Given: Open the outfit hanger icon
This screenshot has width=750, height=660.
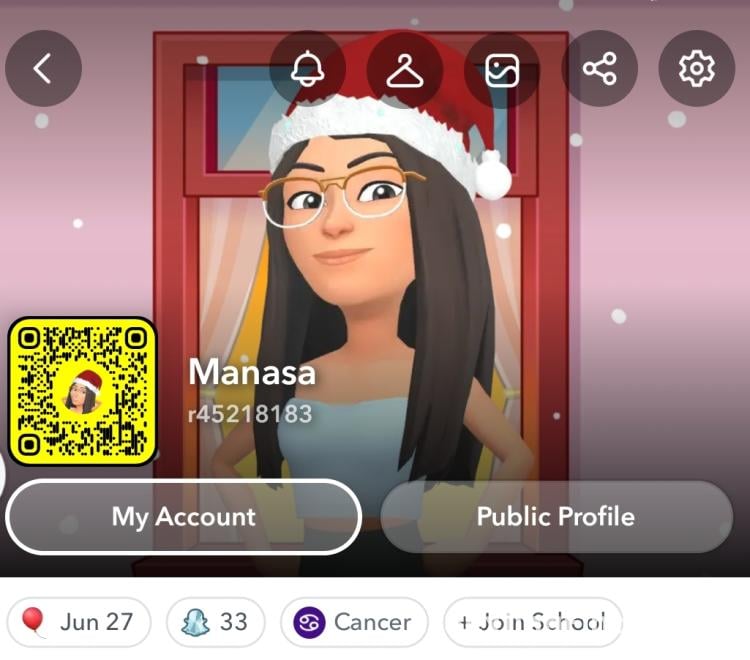Looking at the screenshot, I should (x=404, y=68).
